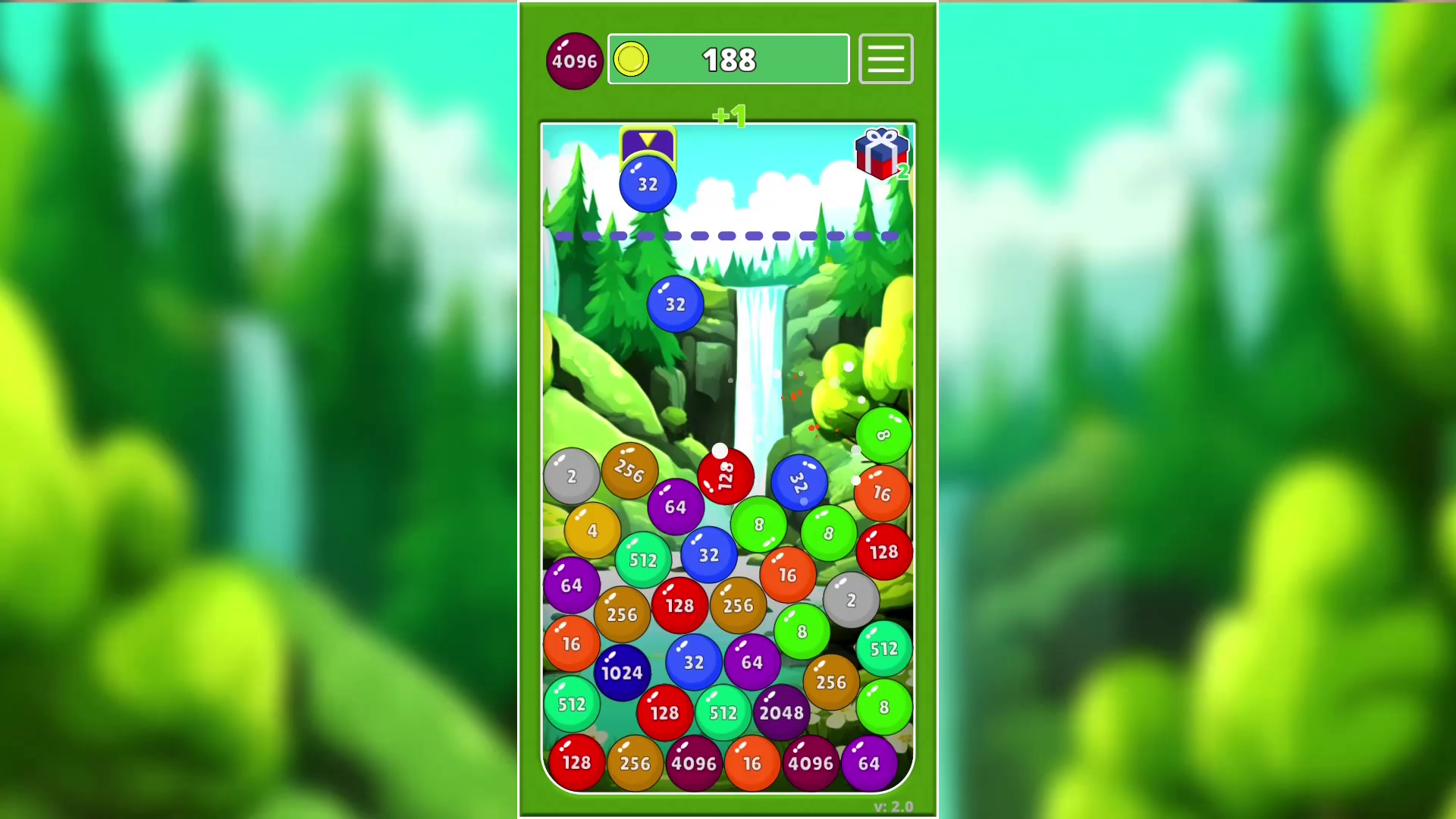The width and height of the screenshot is (1456, 819).
Task: Tap the dashed game-over line
Action: 728,236
